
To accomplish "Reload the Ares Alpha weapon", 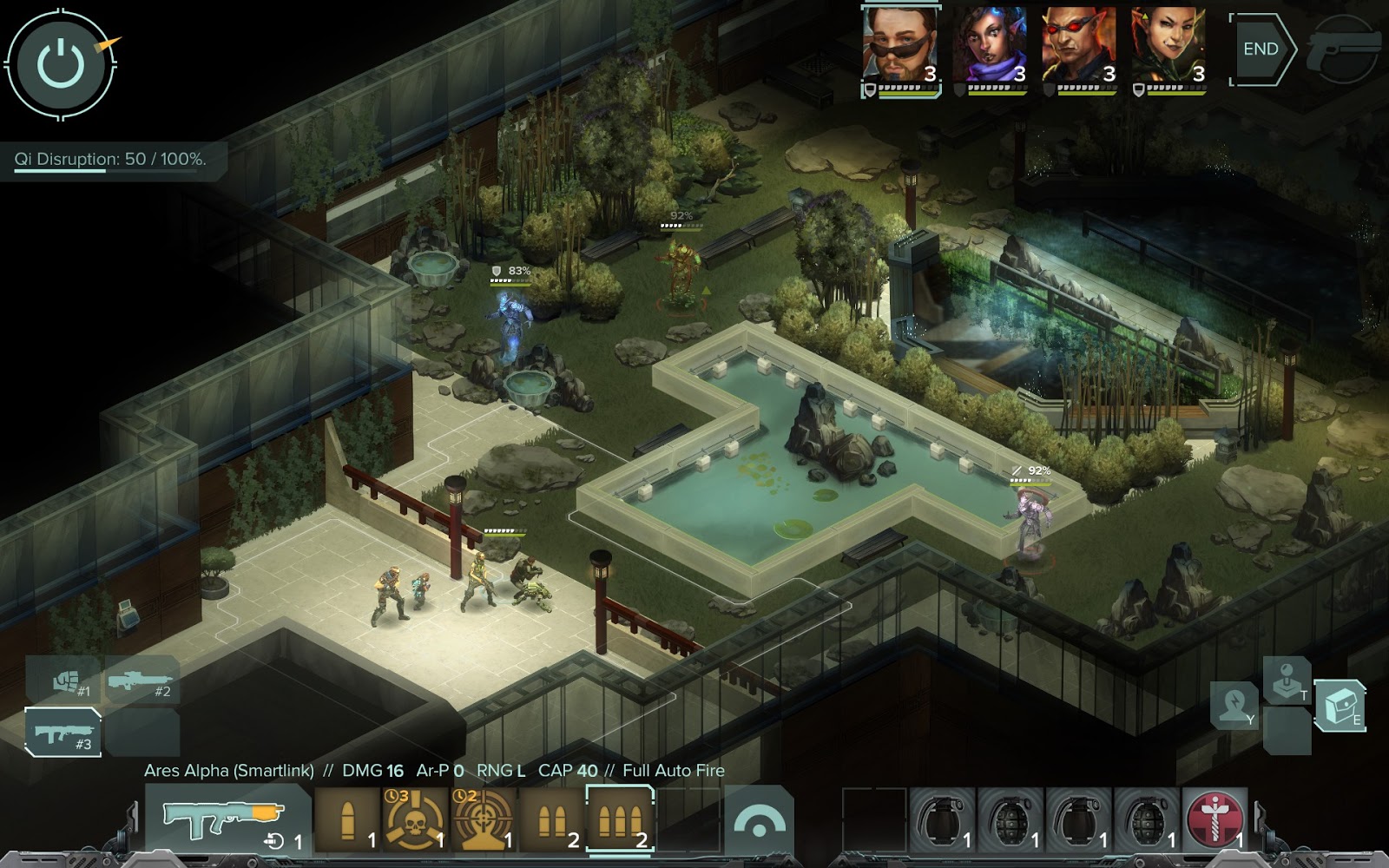I will 227,819.
